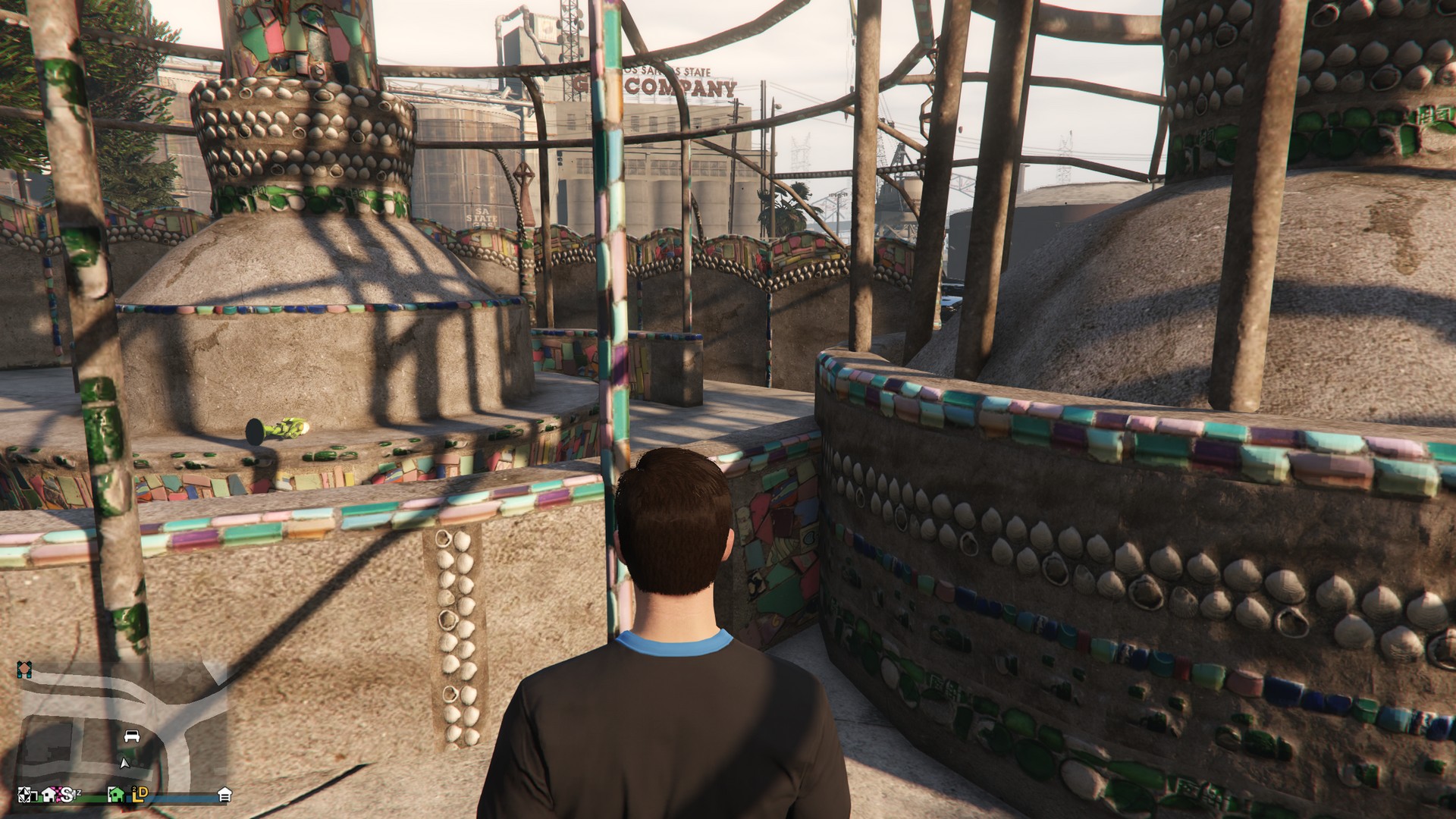Select the player arrow in the minimap center
Image resolution: width=1456 pixels, height=819 pixels.
click(125, 764)
